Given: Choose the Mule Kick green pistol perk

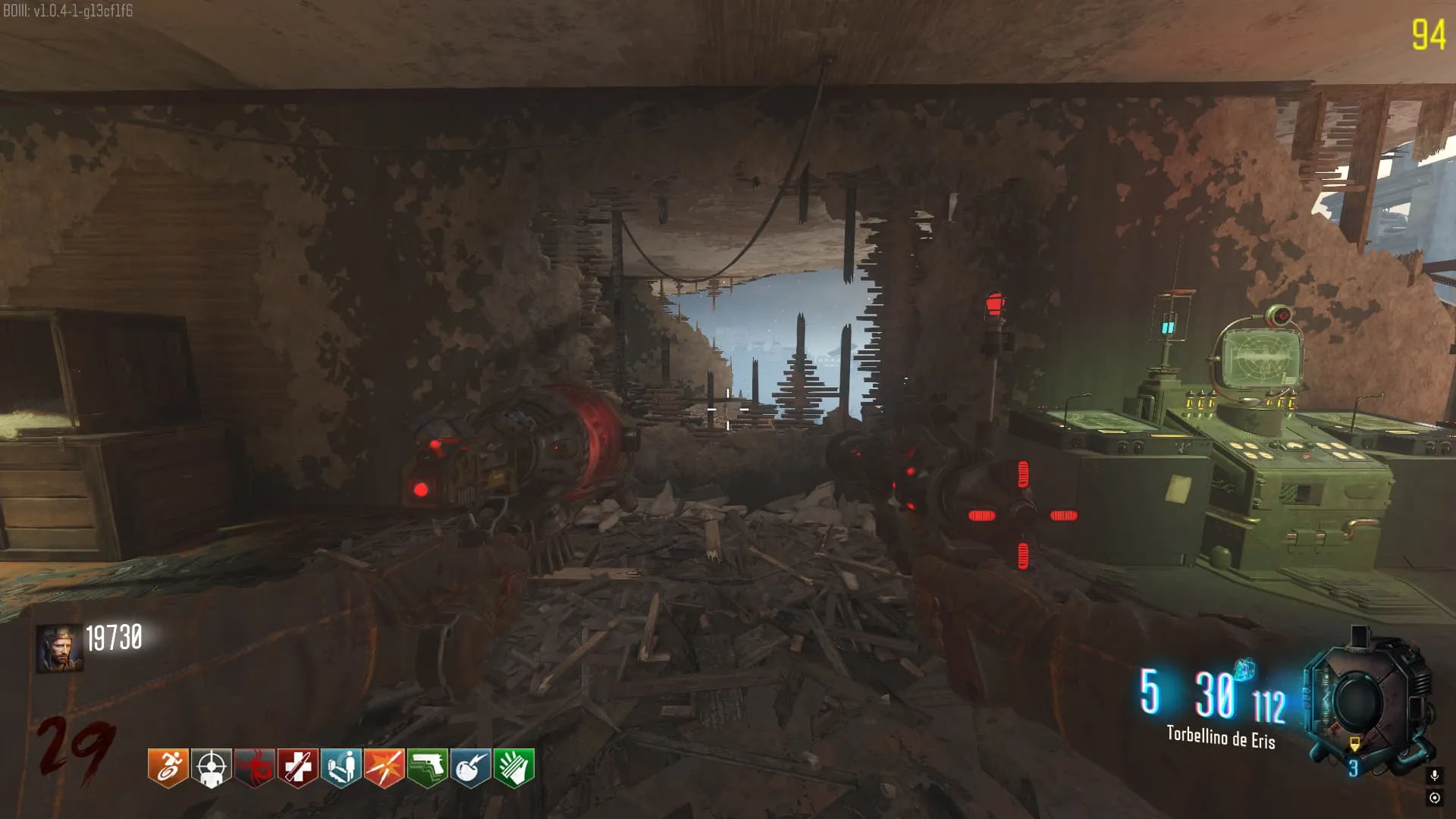Looking at the screenshot, I should (x=427, y=768).
